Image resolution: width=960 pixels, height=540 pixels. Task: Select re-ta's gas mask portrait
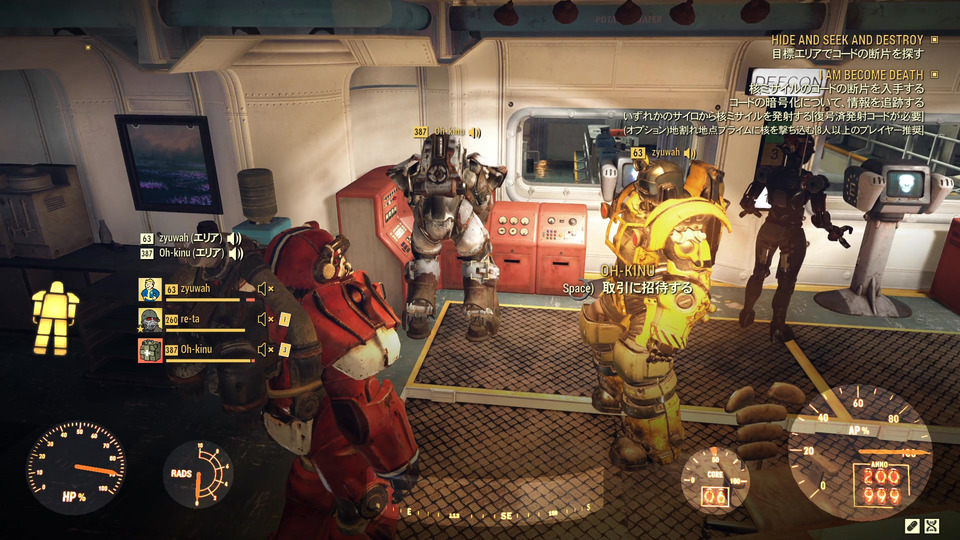[150, 320]
